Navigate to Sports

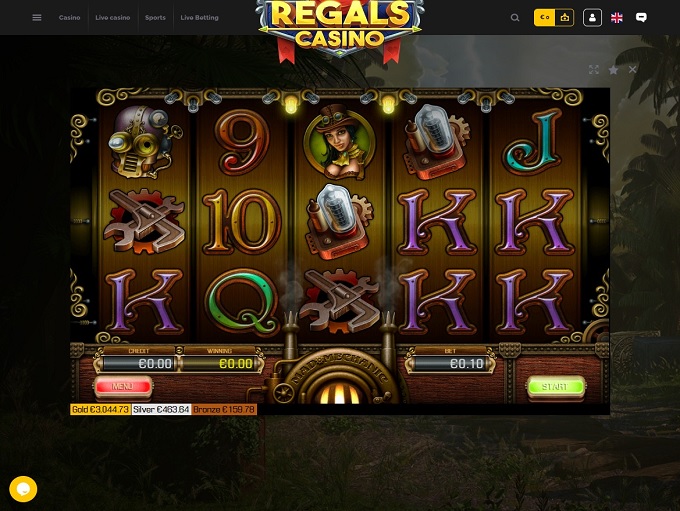pos(155,18)
